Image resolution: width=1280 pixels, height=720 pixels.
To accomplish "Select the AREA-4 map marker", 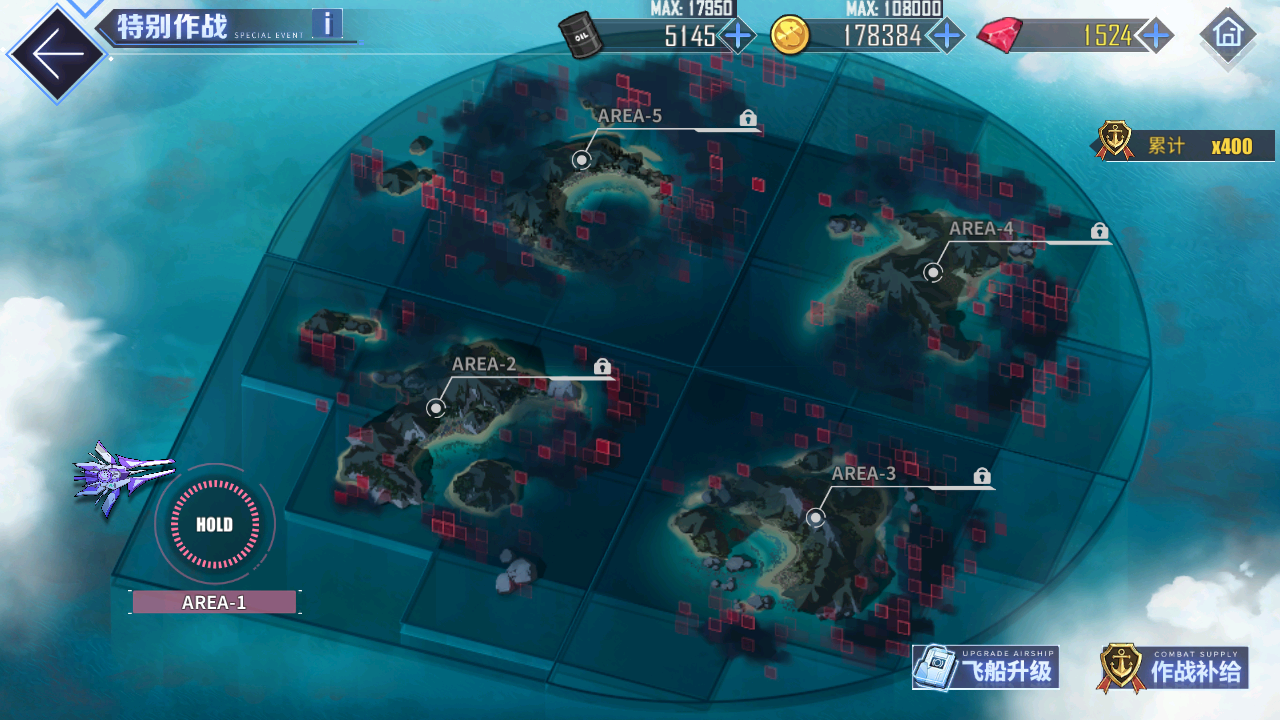I will 933,272.
